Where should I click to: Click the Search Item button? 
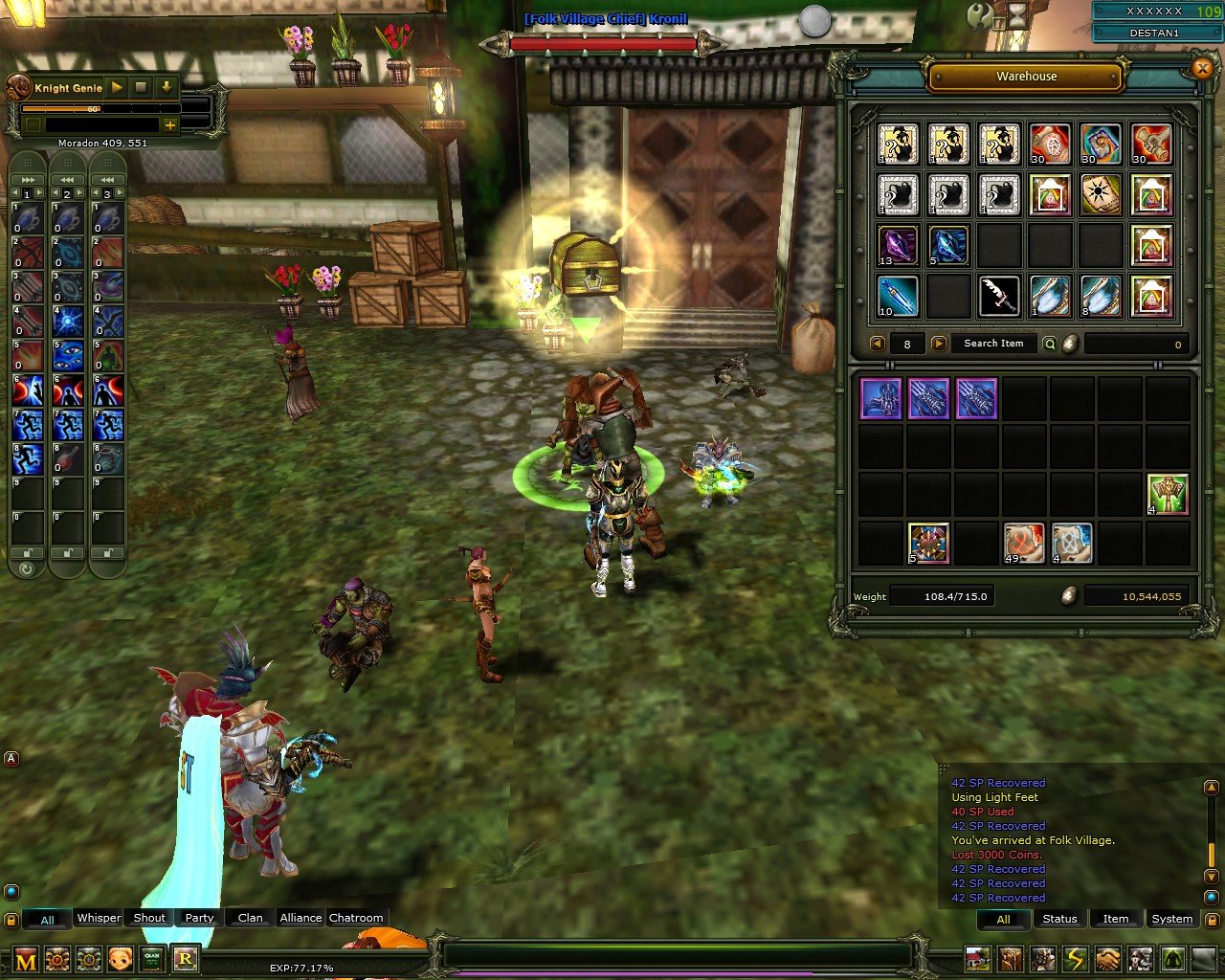993,344
